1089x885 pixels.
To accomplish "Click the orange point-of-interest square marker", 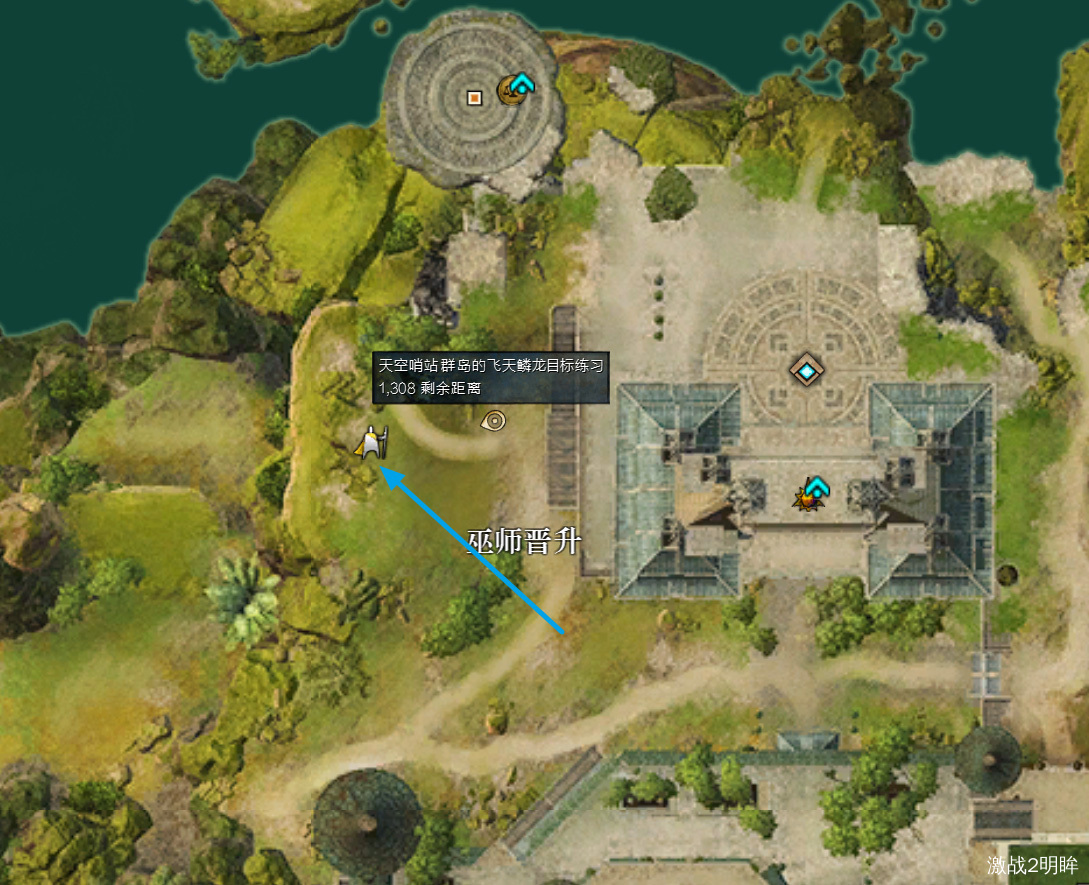I will (x=475, y=97).
